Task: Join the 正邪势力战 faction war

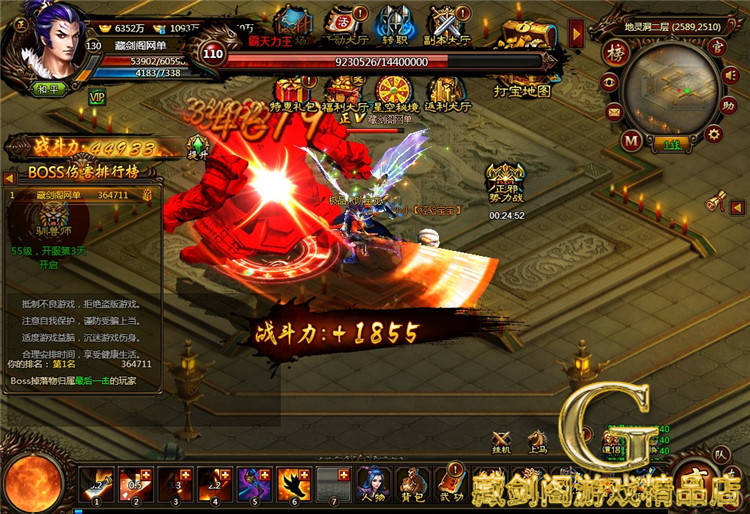Action: pos(507,180)
